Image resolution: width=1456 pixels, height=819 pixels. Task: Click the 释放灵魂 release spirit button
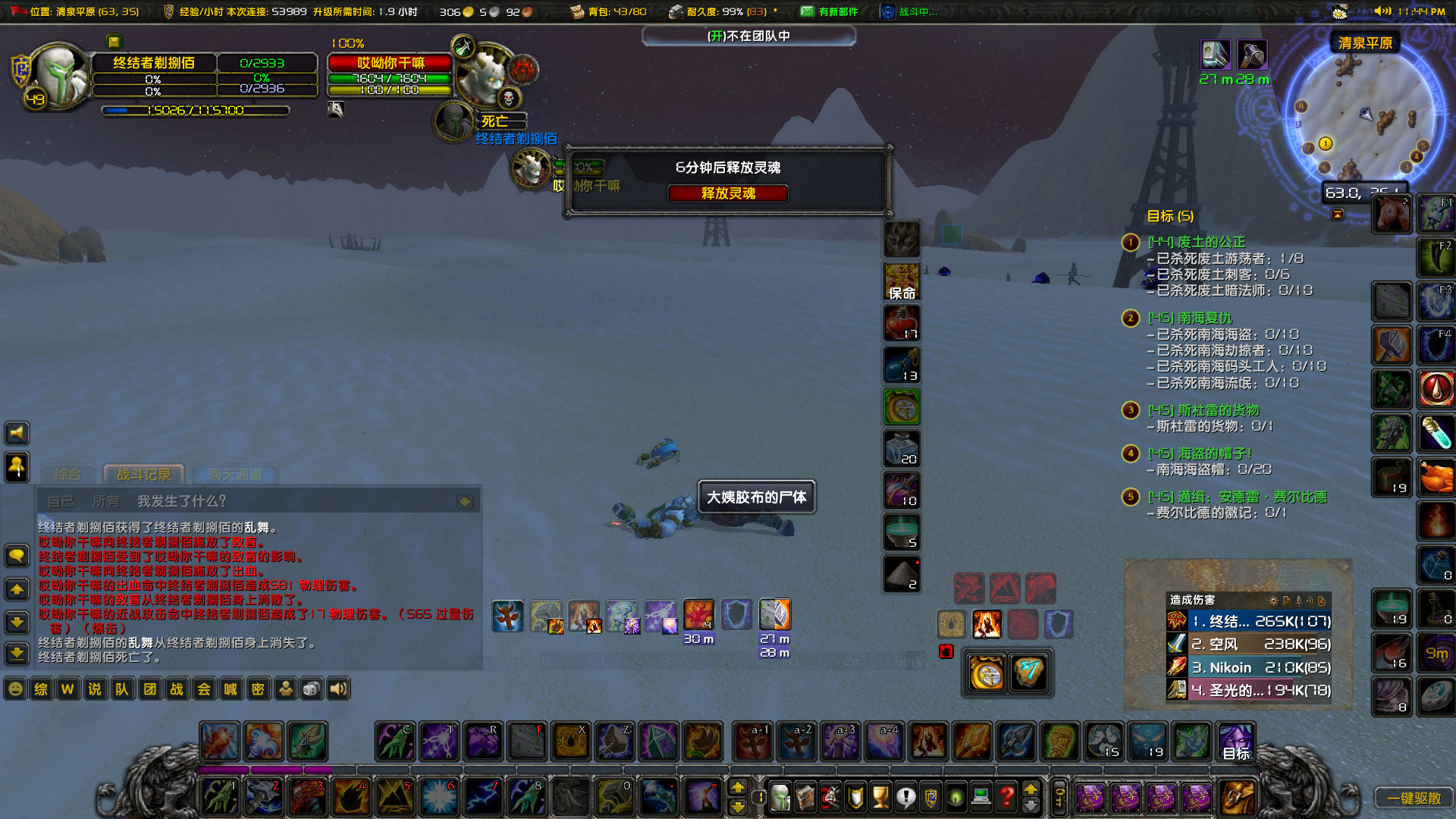click(726, 193)
